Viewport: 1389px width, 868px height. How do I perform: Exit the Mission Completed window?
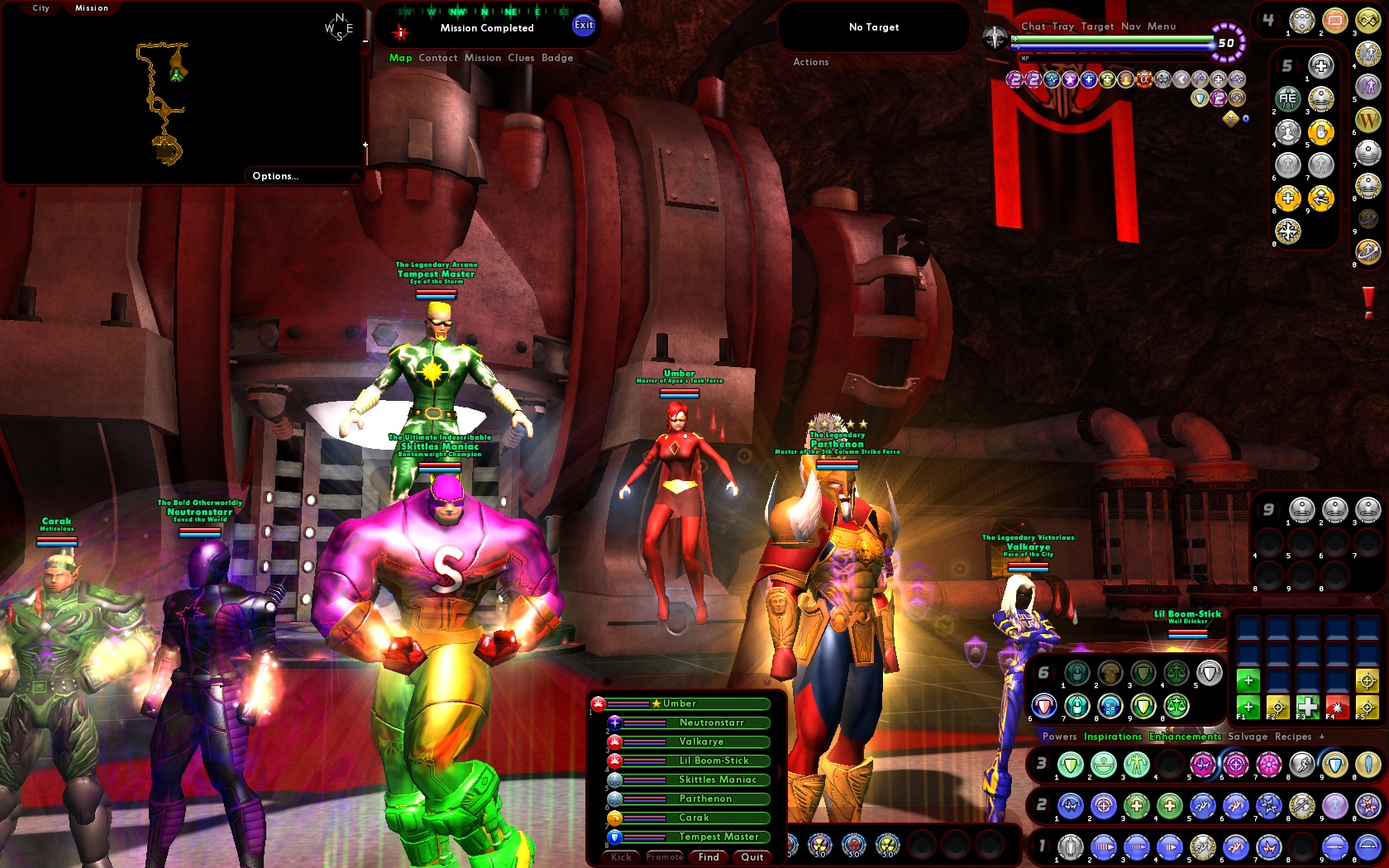[x=584, y=26]
